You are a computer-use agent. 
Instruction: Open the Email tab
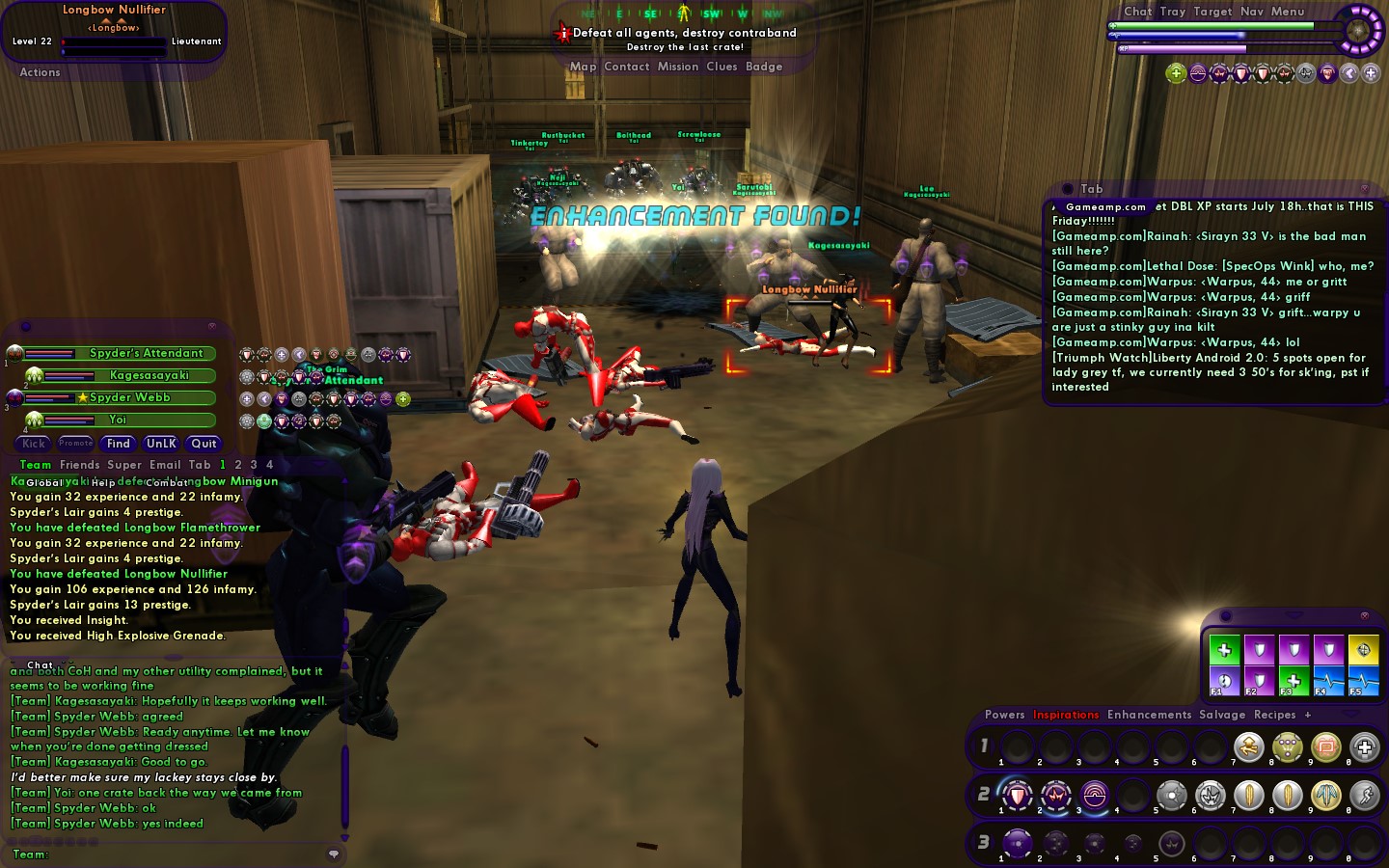(x=164, y=465)
